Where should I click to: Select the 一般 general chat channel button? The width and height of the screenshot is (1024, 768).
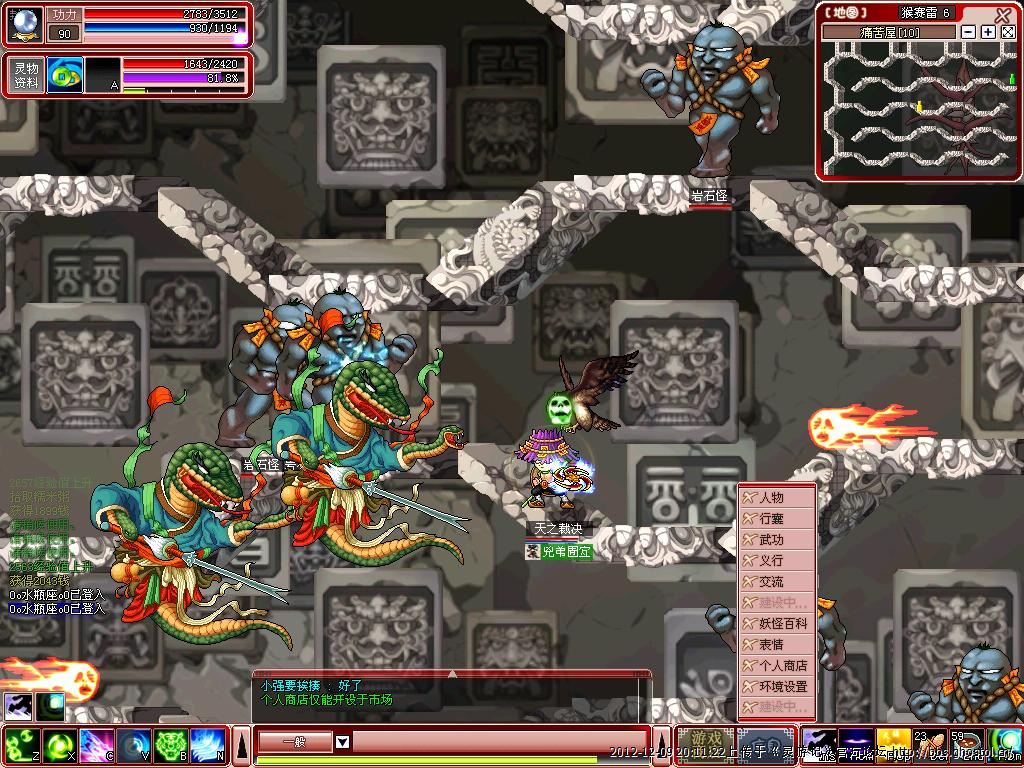(294, 742)
